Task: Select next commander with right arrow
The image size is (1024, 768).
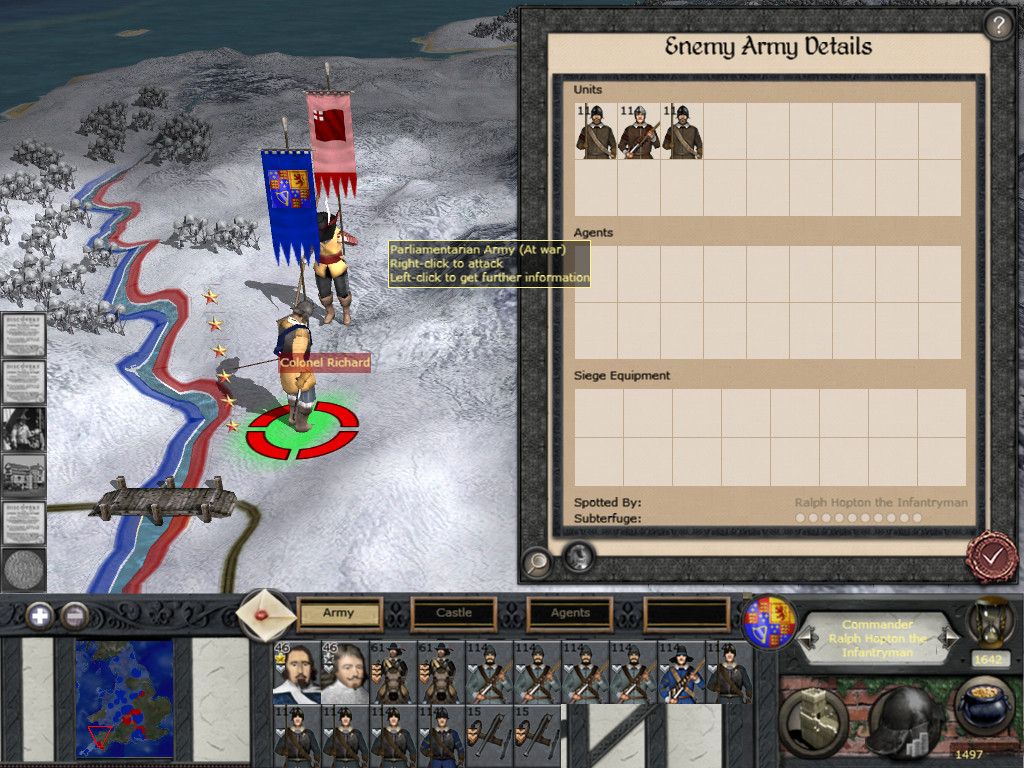Action: (950, 637)
